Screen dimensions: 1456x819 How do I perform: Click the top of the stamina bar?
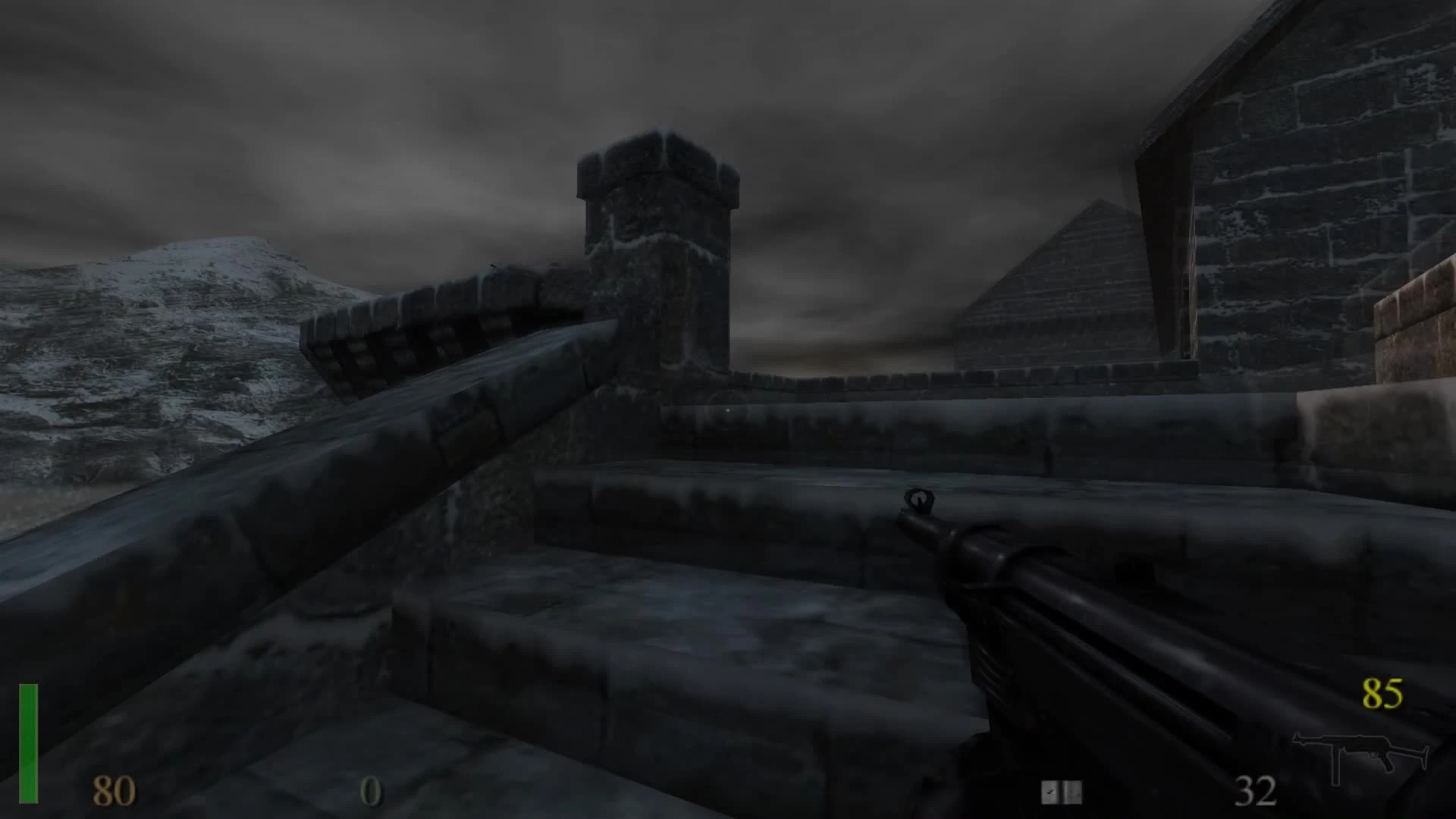click(x=29, y=690)
